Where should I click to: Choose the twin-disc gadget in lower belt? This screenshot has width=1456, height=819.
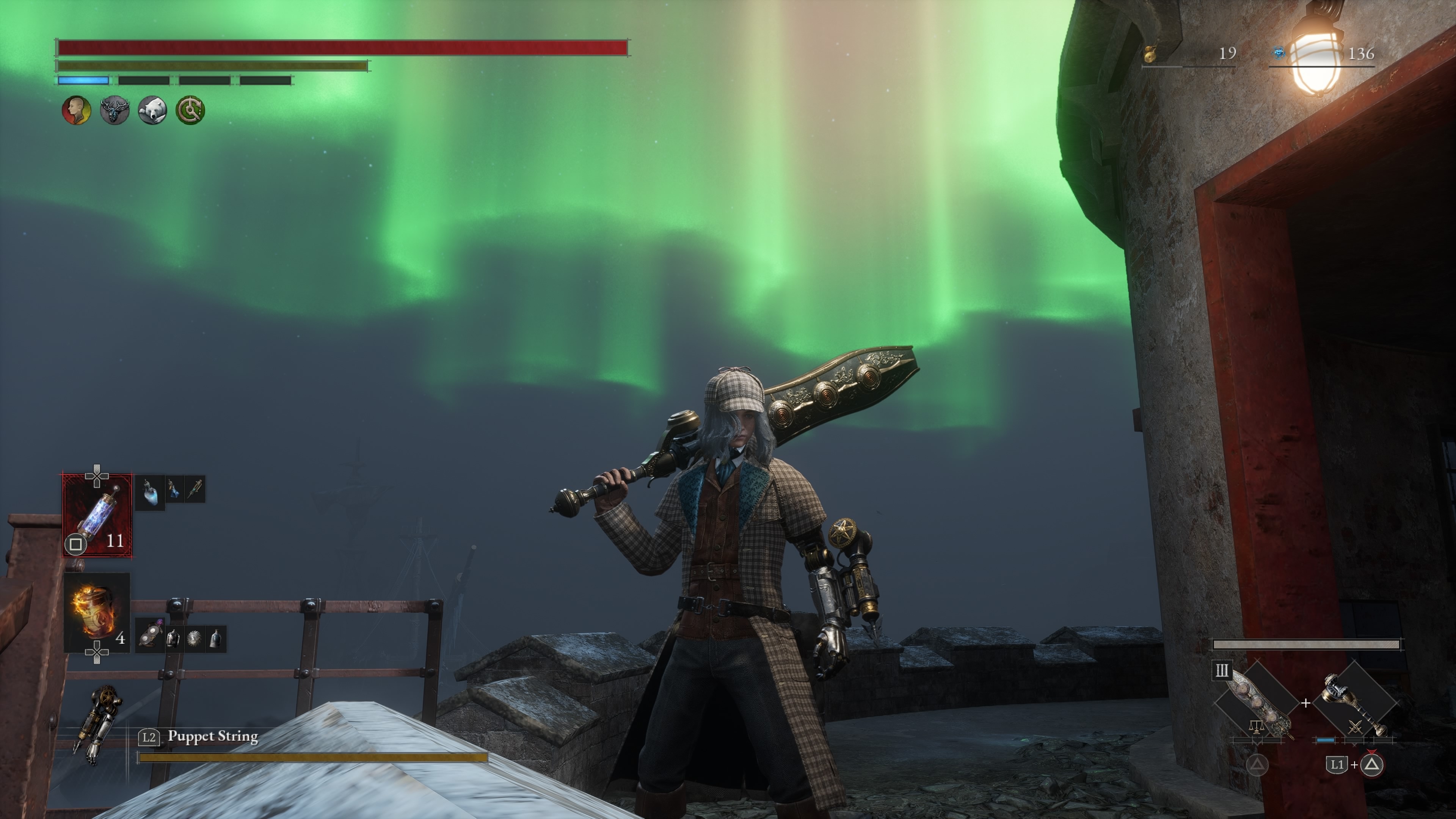pos(150,639)
